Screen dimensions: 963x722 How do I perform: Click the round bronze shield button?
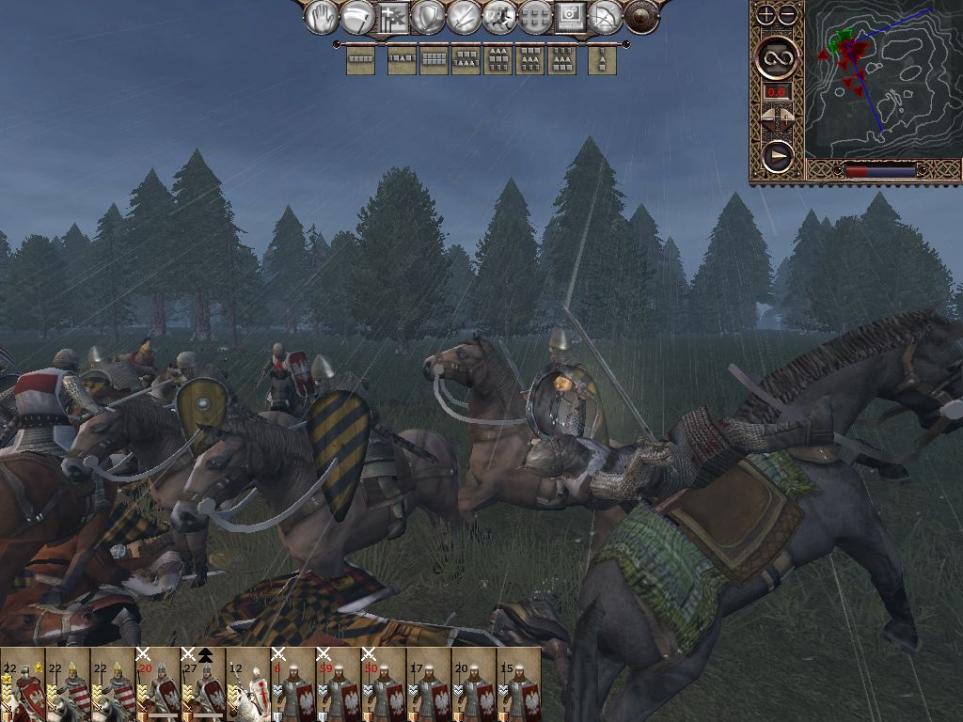641,17
